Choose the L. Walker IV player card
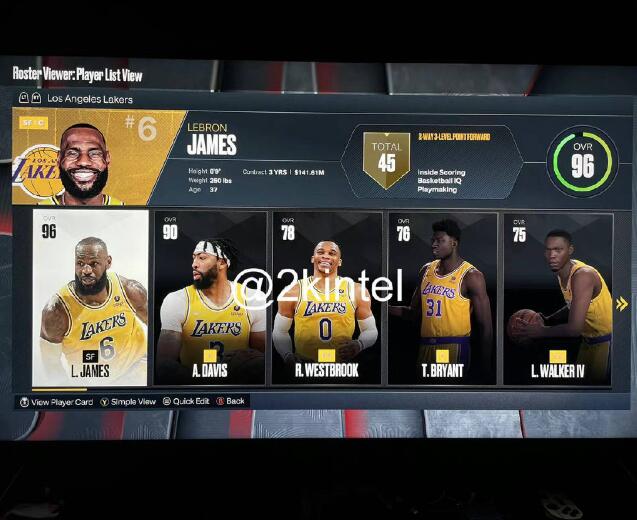 click(x=557, y=298)
